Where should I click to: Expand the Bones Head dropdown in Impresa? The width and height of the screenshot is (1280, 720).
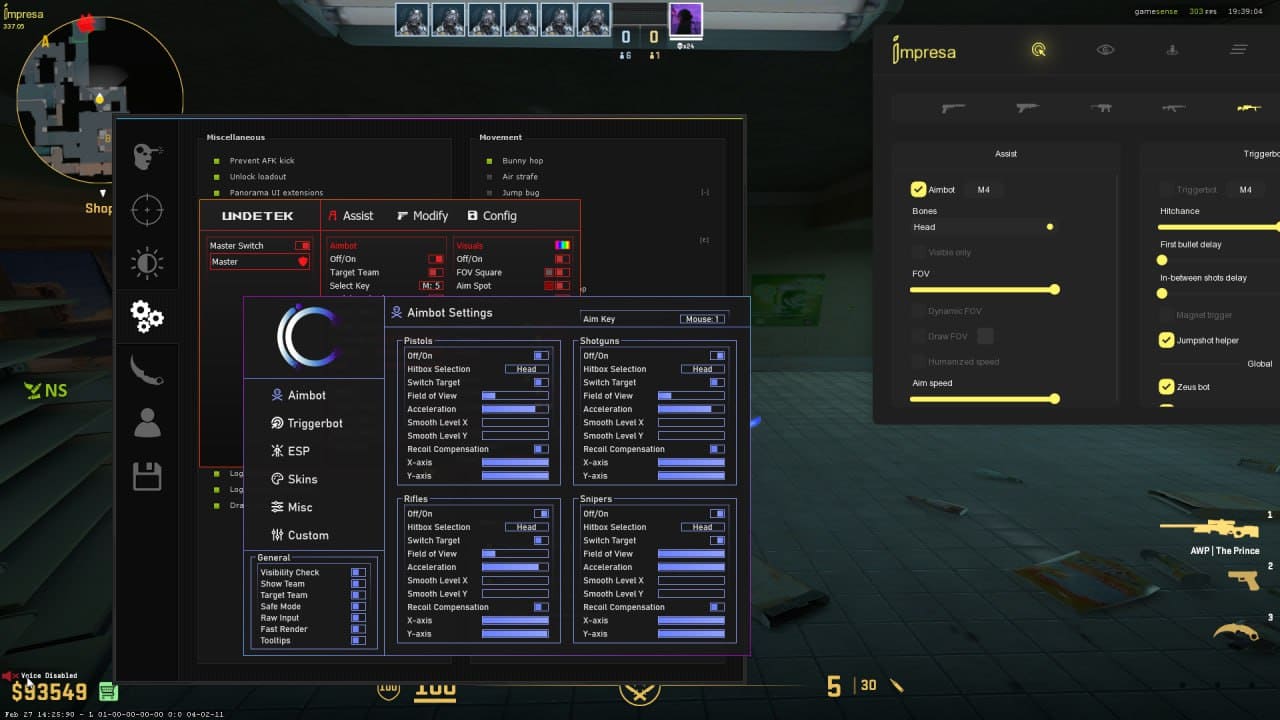pyautogui.click(x=983, y=227)
